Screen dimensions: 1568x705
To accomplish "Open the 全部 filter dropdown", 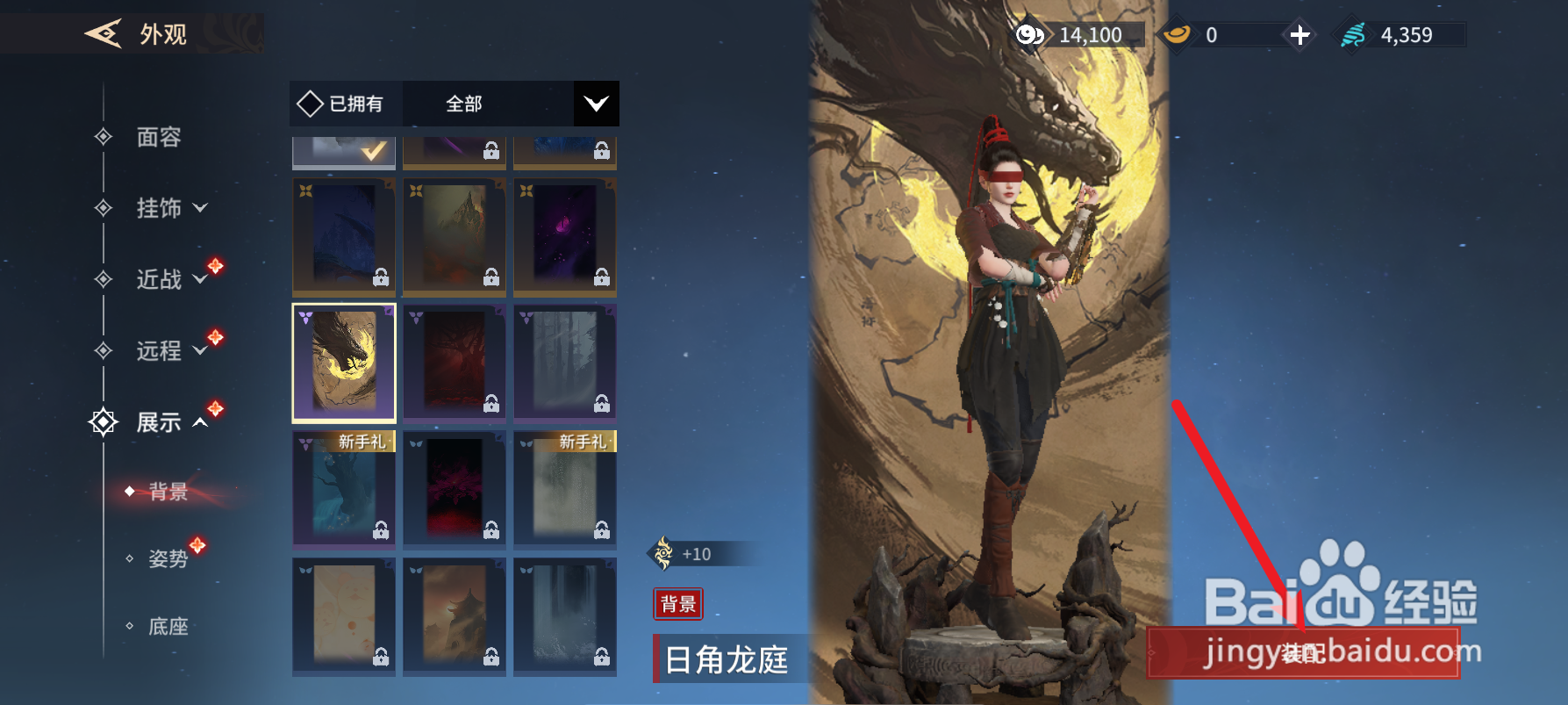I will [509, 104].
